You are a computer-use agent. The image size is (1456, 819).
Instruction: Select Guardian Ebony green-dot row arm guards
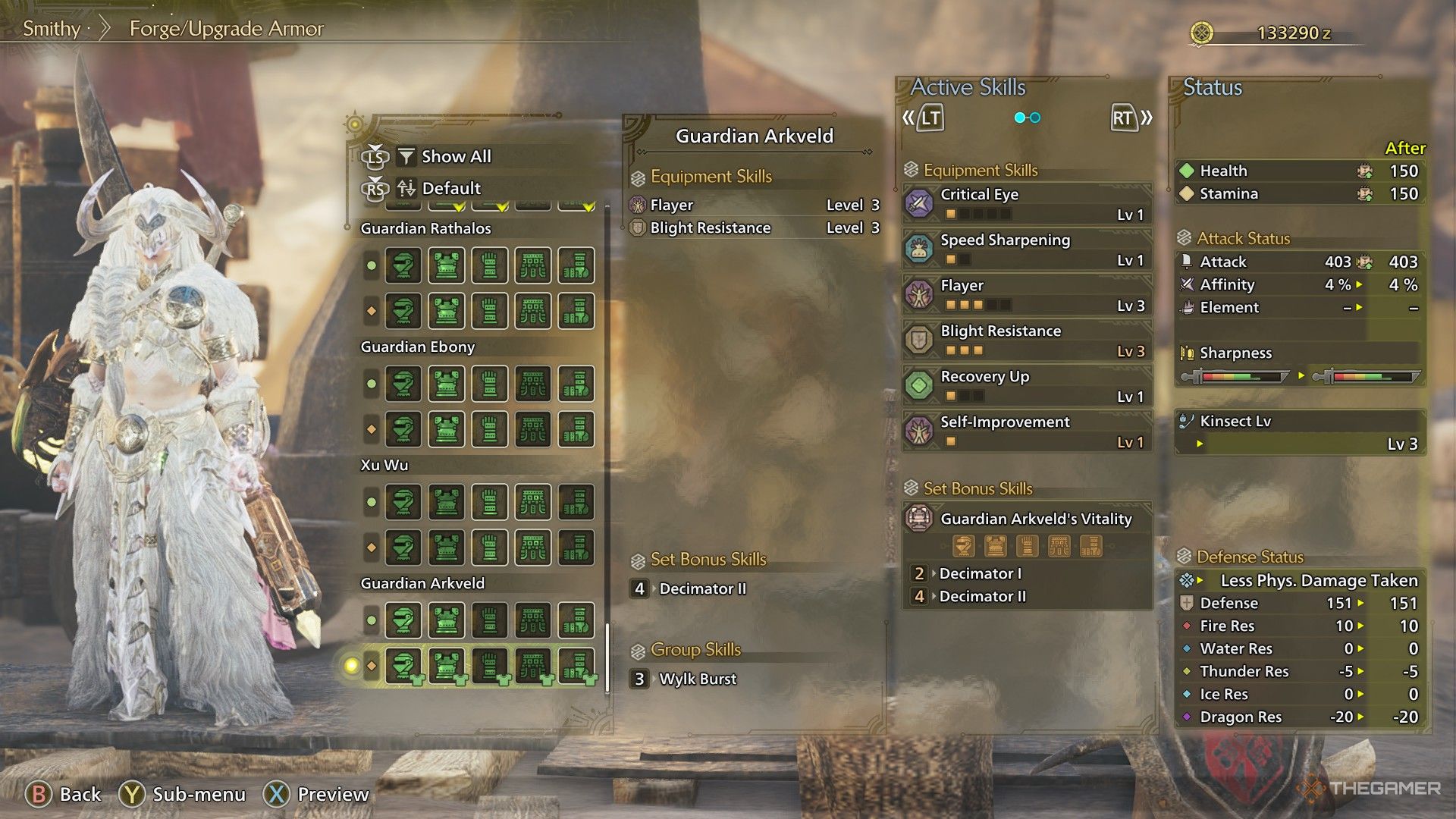coord(490,384)
